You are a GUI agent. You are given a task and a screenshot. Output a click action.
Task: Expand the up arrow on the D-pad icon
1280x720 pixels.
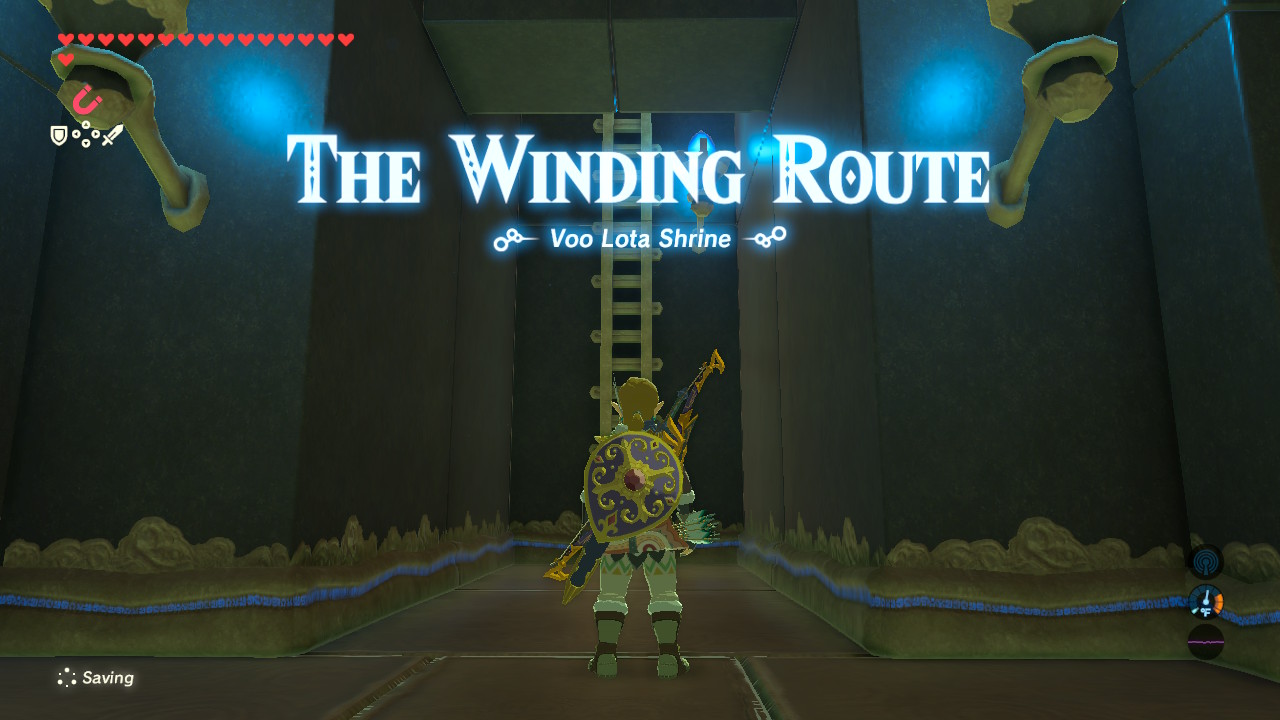pyautogui.click(x=86, y=124)
